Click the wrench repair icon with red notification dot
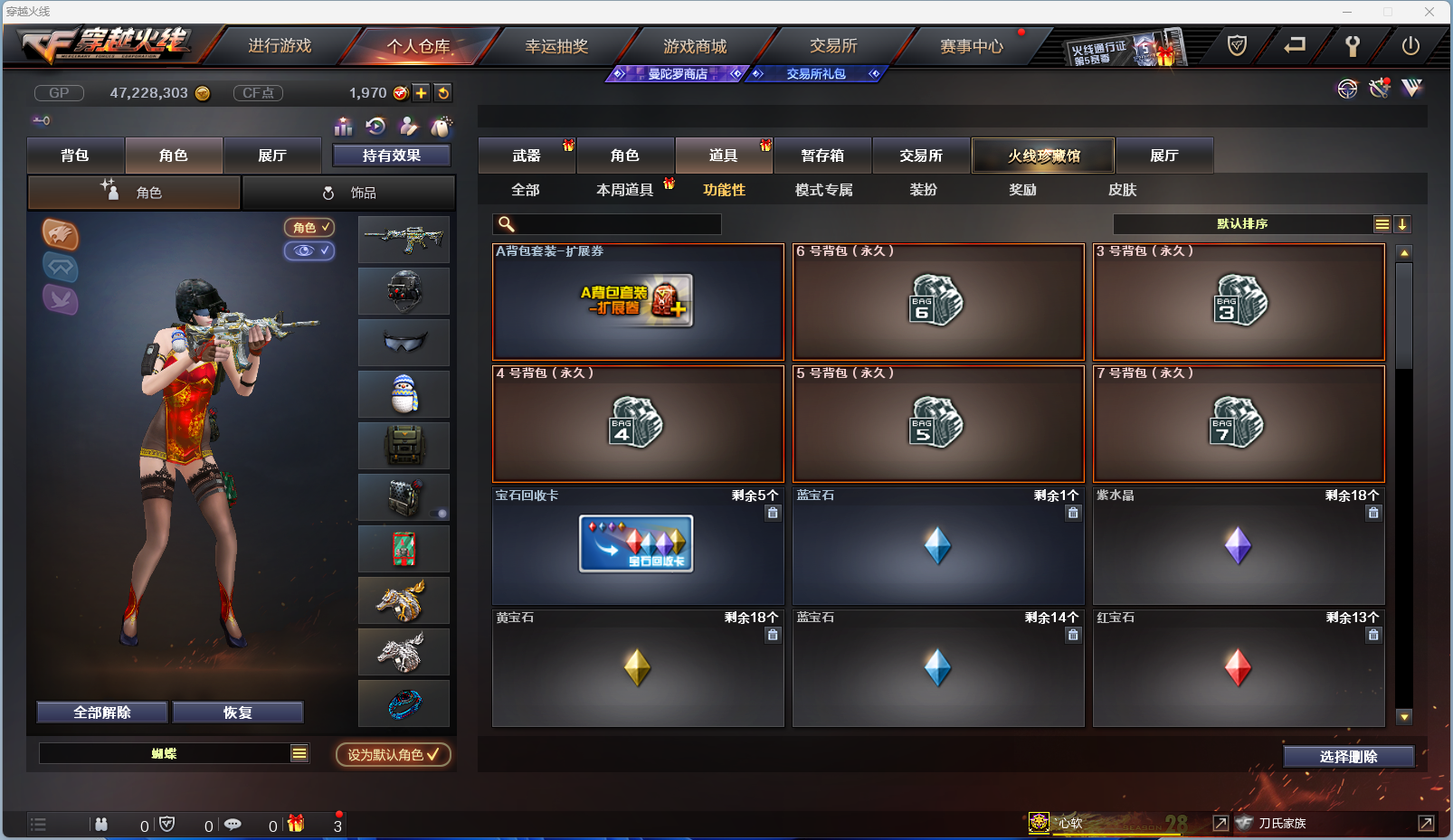Screen dimensions: 1453x840 point(1378,89)
